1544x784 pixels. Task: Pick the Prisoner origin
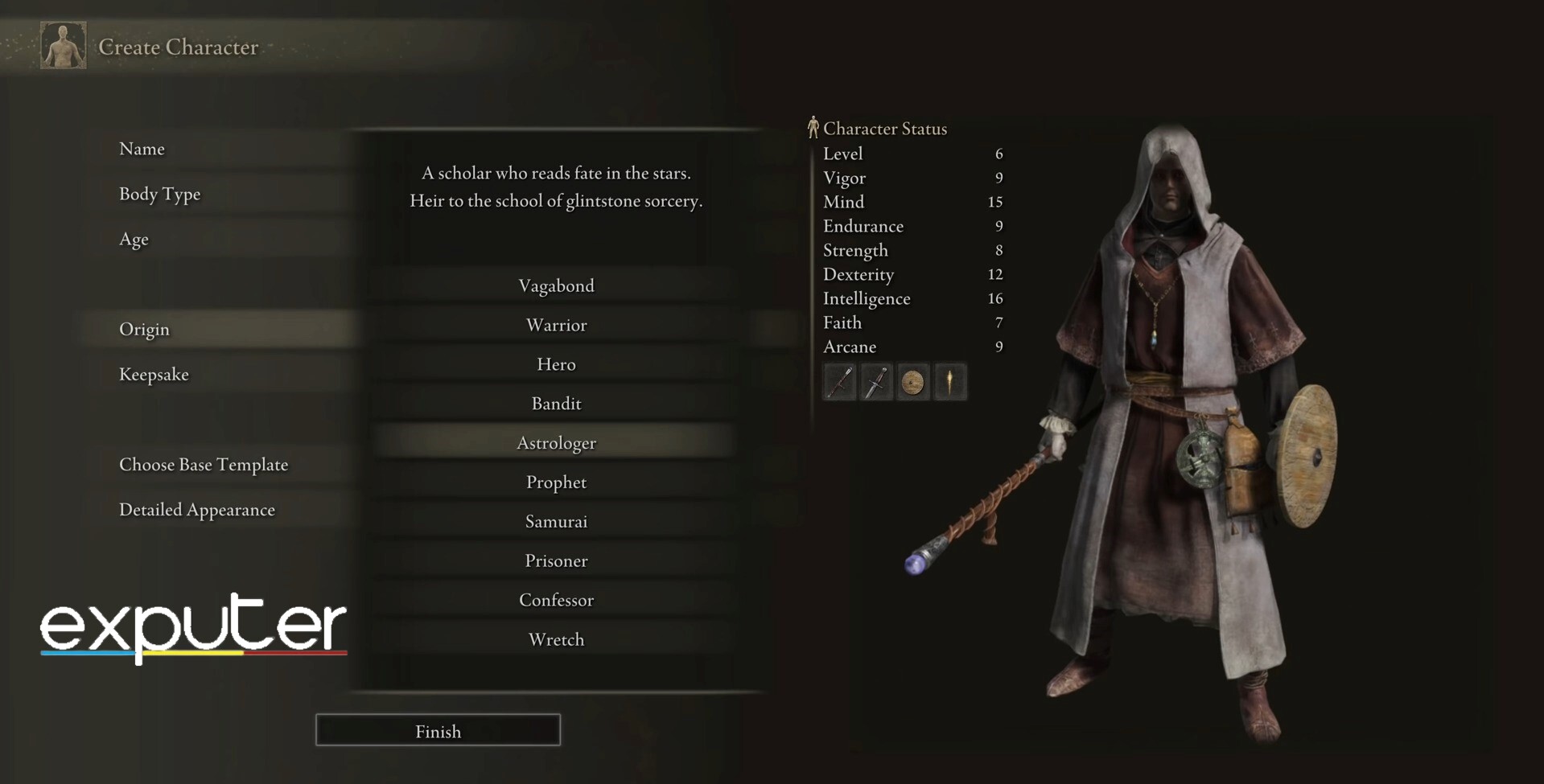[556, 560]
